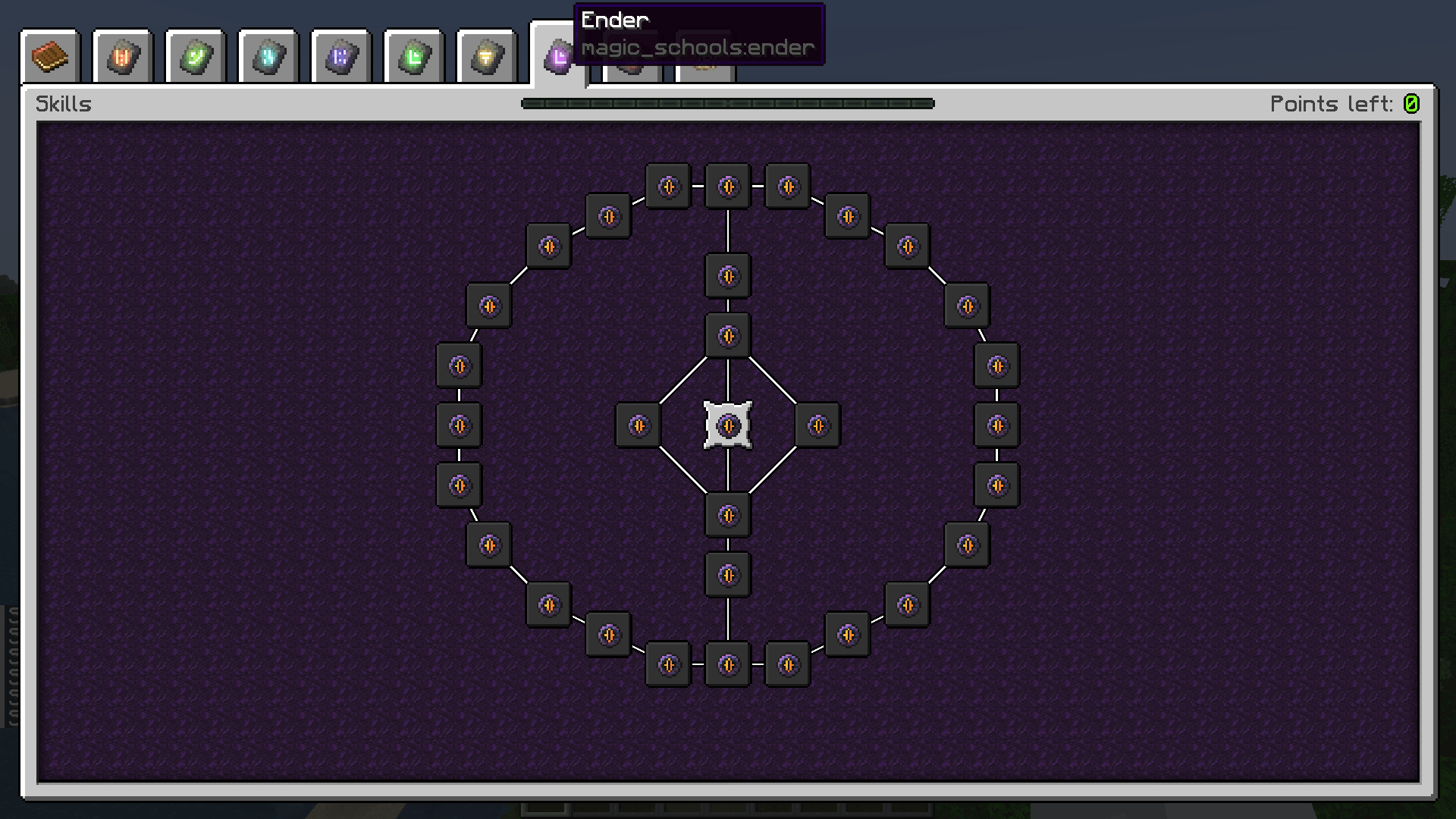Image resolution: width=1456 pixels, height=819 pixels.
Task: Open the yellow spellbook tab icon
Action: pyautogui.click(x=485, y=55)
